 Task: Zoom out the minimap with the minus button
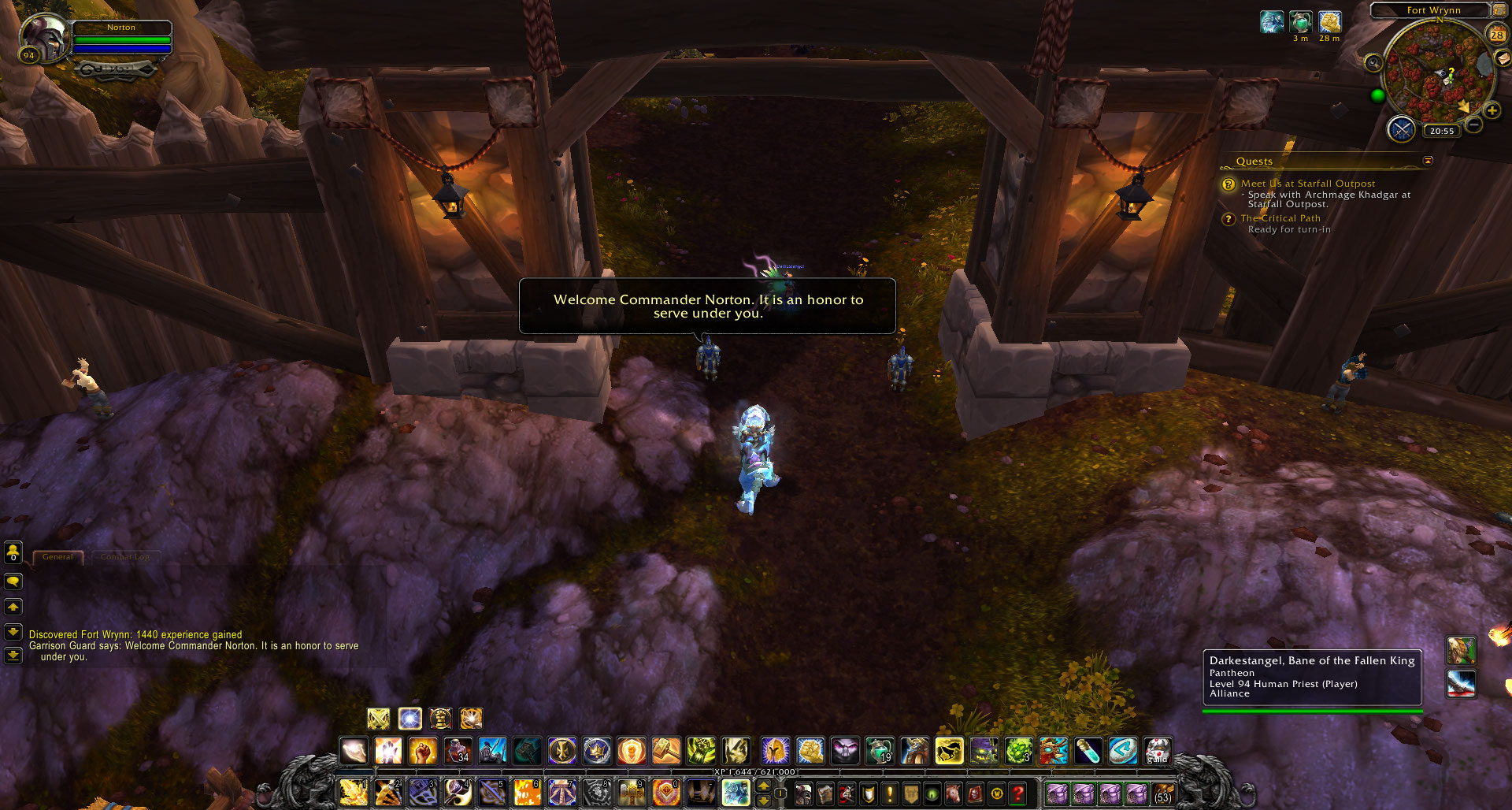click(x=1474, y=124)
